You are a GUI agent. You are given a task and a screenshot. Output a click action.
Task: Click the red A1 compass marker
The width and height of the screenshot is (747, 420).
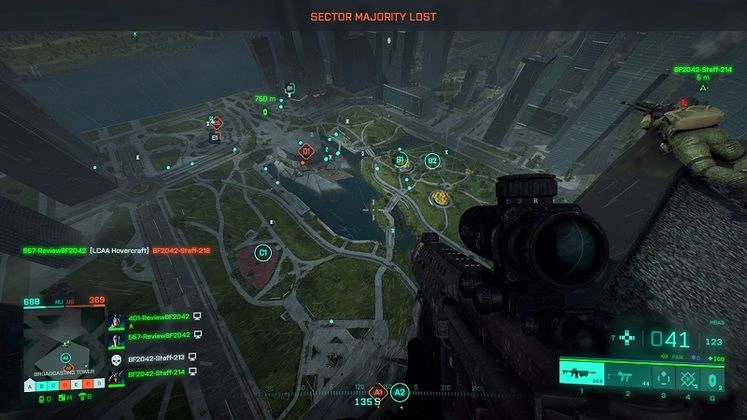378,393
